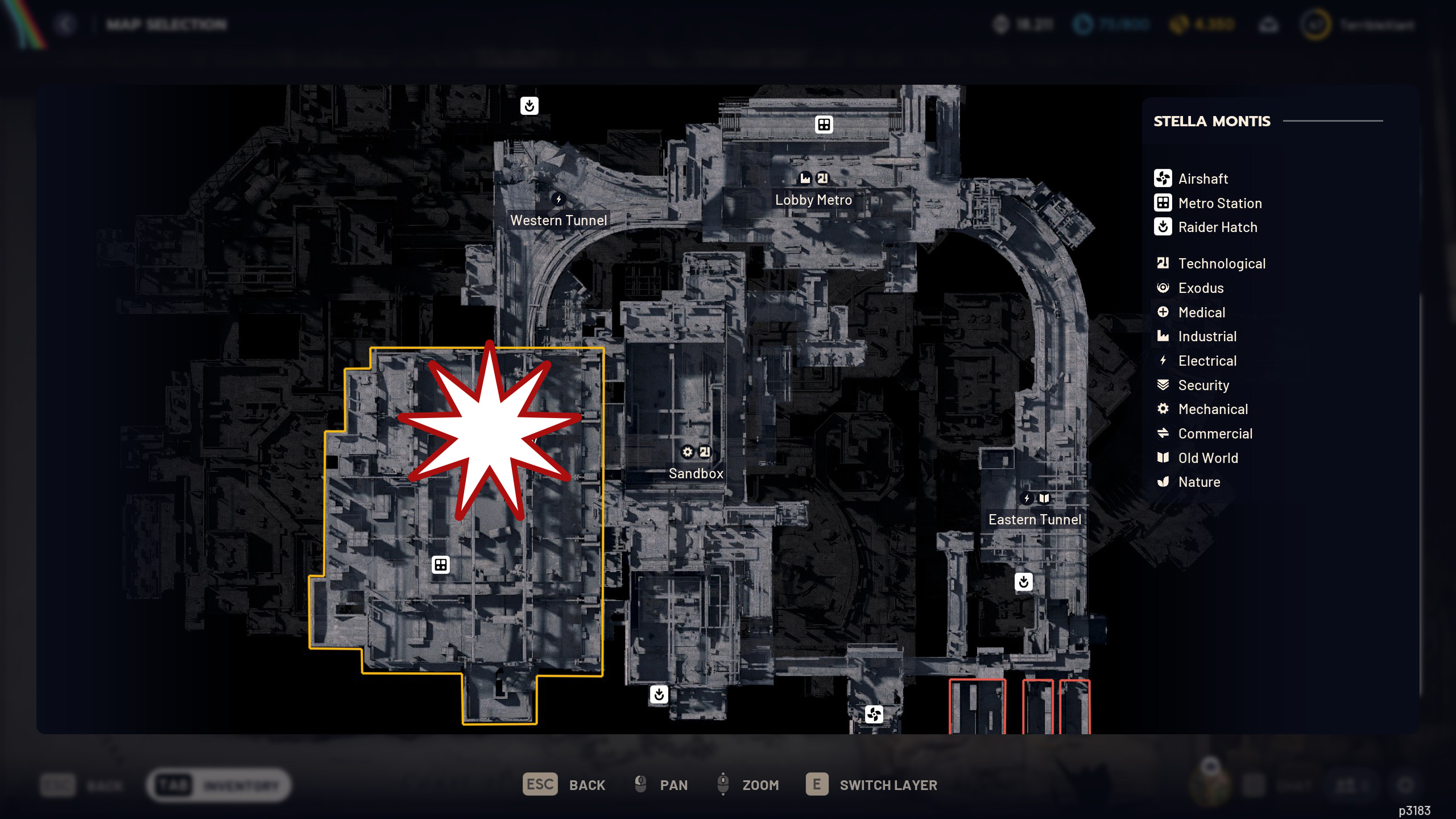Select the Lobby Metro area label

[813, 200]
